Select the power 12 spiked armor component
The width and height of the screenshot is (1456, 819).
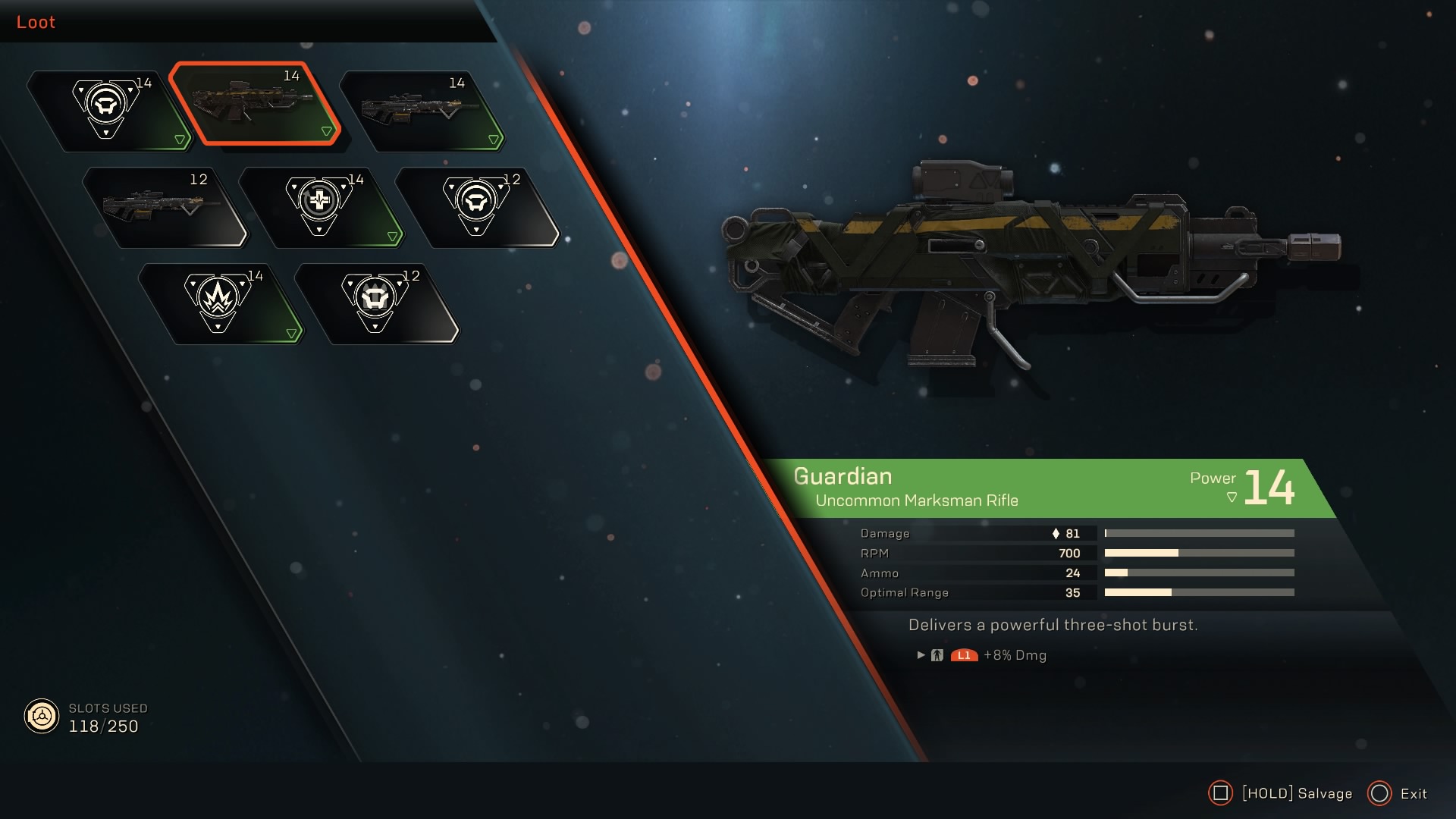375,303
